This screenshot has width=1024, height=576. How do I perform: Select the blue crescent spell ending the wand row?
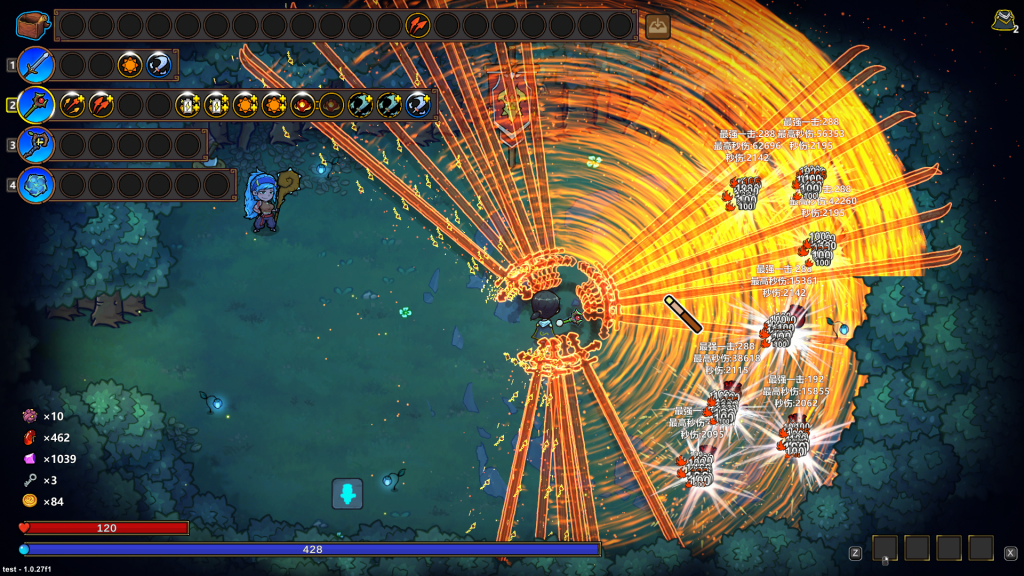click(x=419, y=105)
